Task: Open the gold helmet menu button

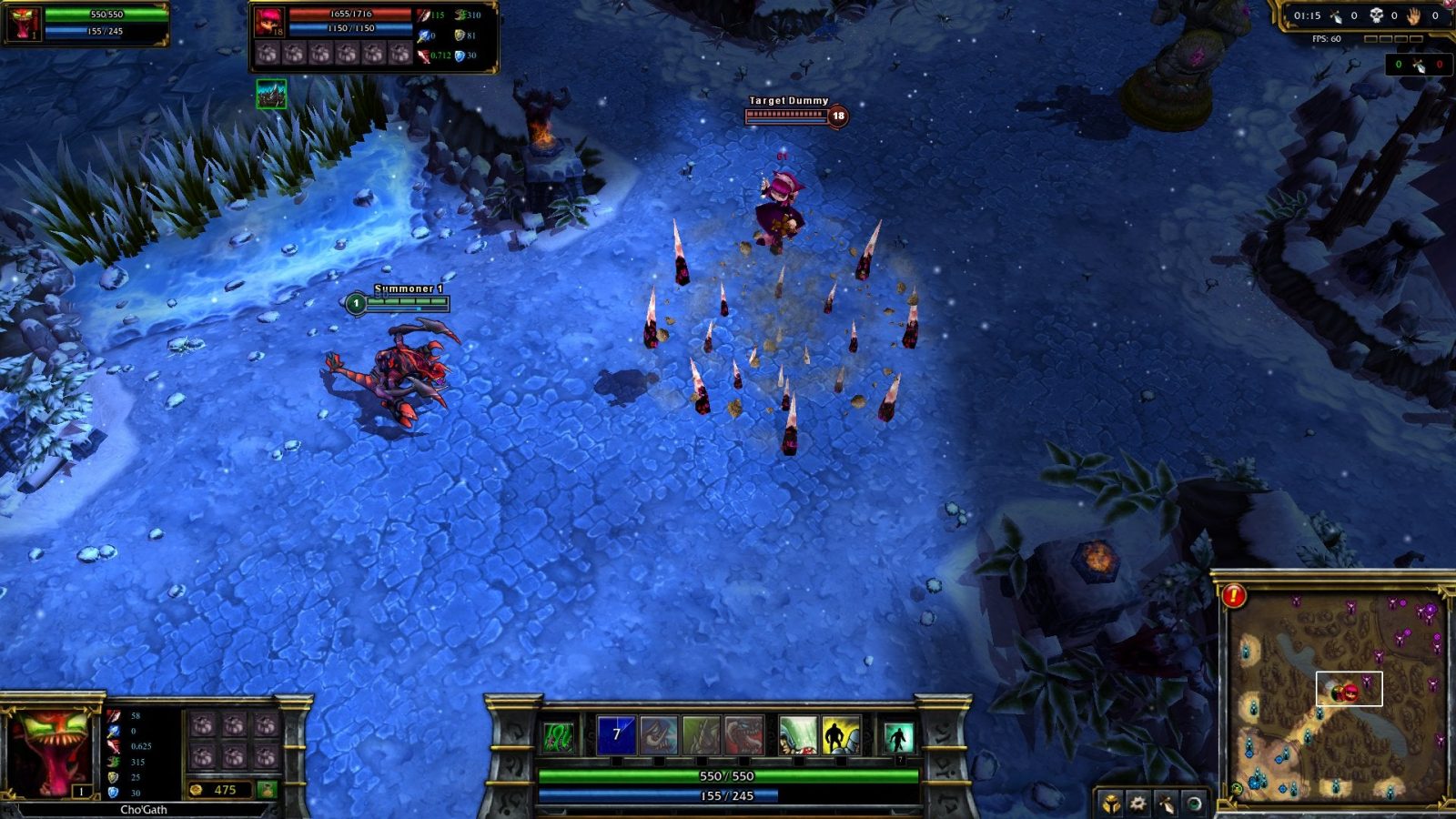Action: pos(1110,804)
